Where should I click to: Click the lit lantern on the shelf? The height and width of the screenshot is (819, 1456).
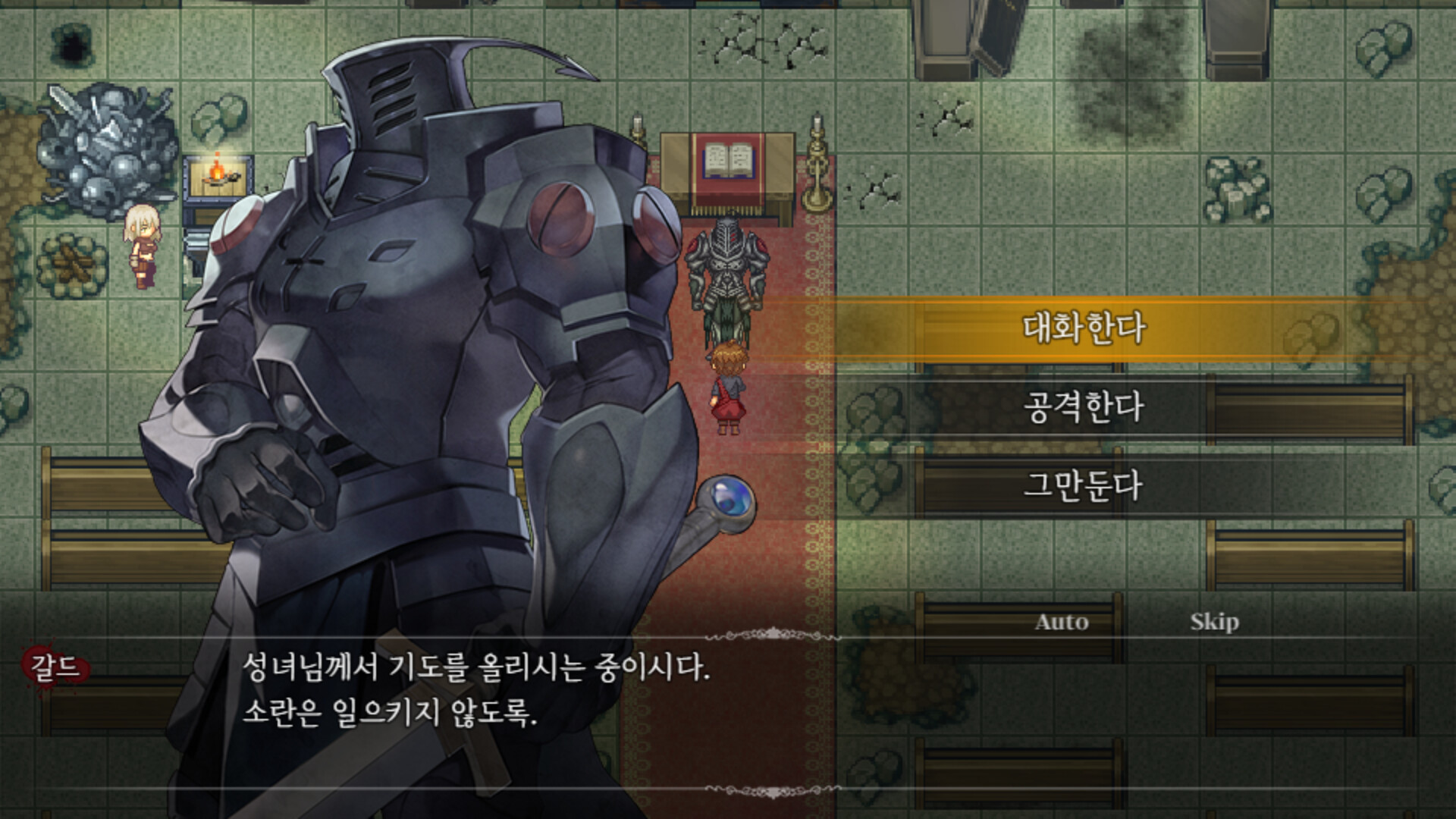[218, 174]
